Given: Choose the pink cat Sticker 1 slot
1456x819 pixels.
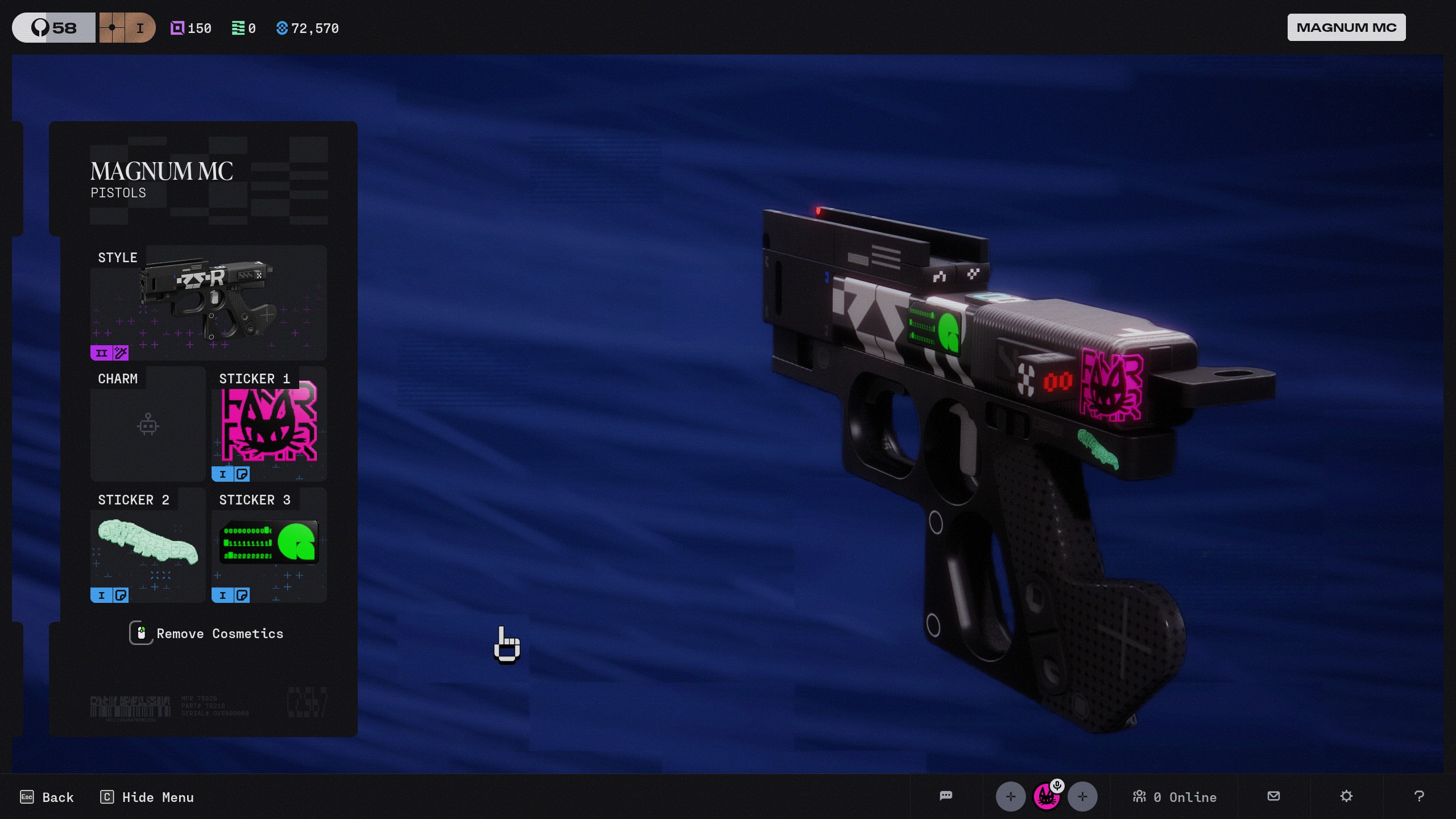Looking at the screenshot, I should [x=269, y=424].
